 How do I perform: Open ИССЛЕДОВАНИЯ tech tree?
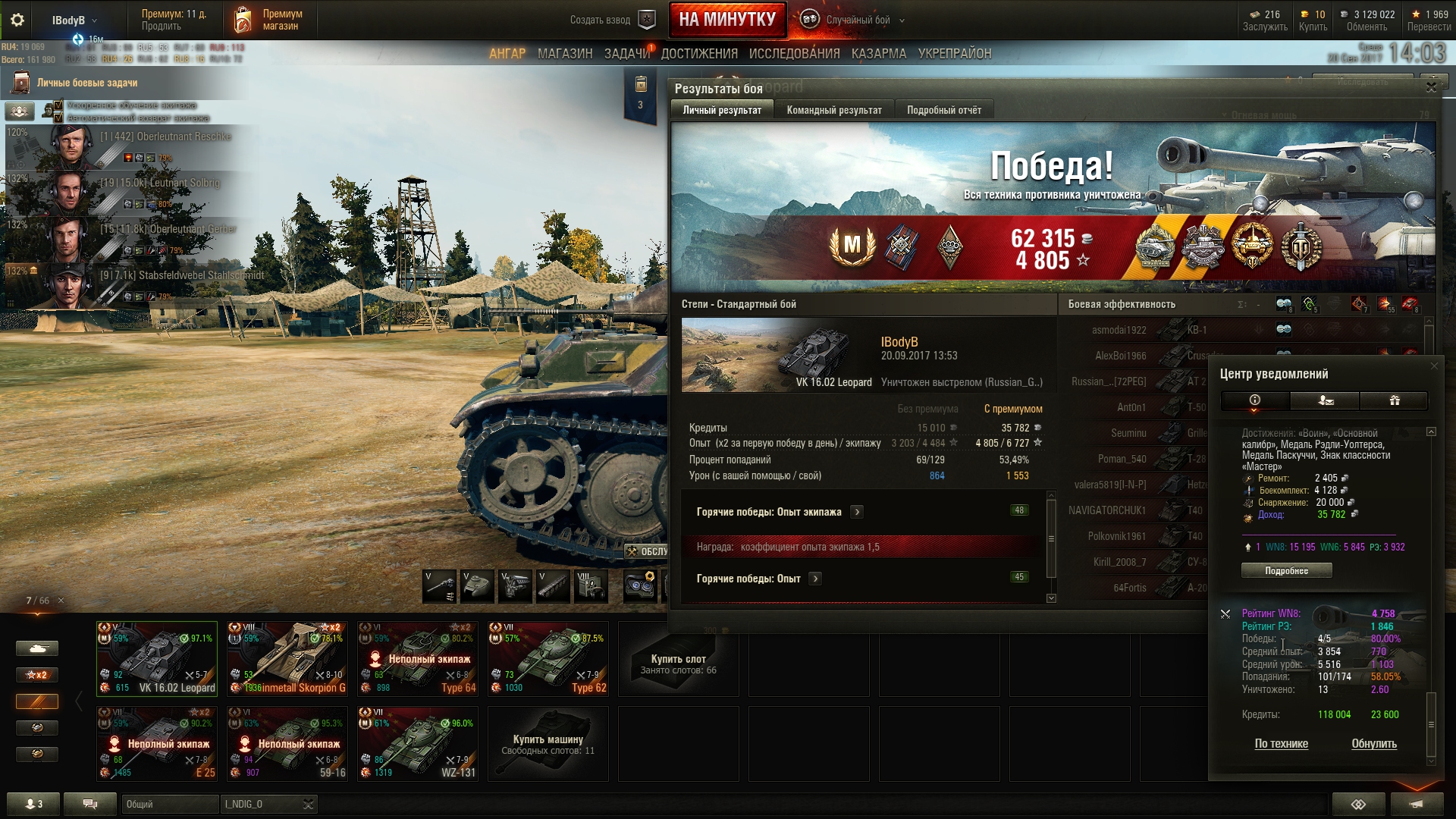[x=794, y=54]
